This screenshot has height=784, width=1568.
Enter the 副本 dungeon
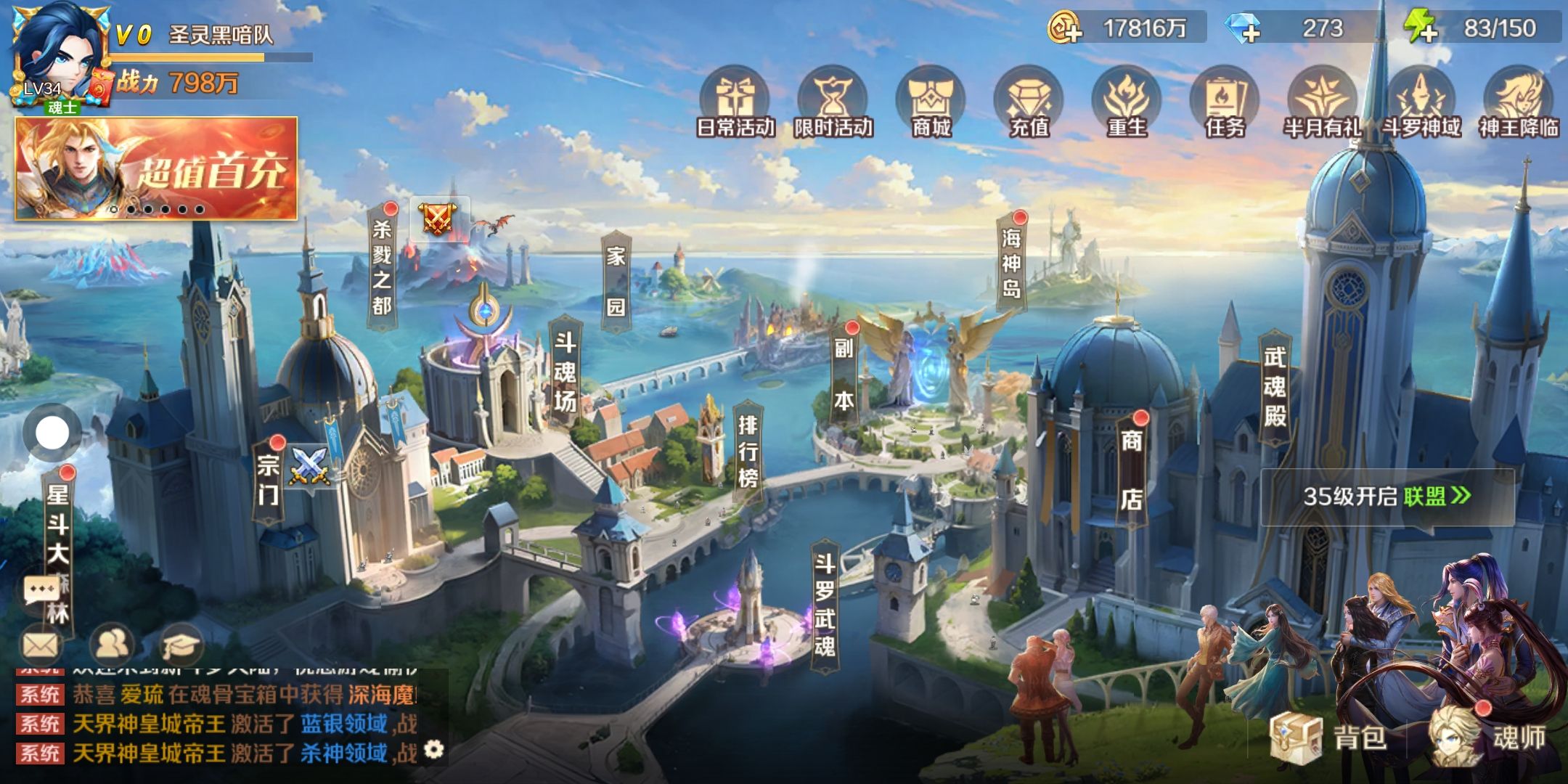pyautogui.click(x=844, y=374)
